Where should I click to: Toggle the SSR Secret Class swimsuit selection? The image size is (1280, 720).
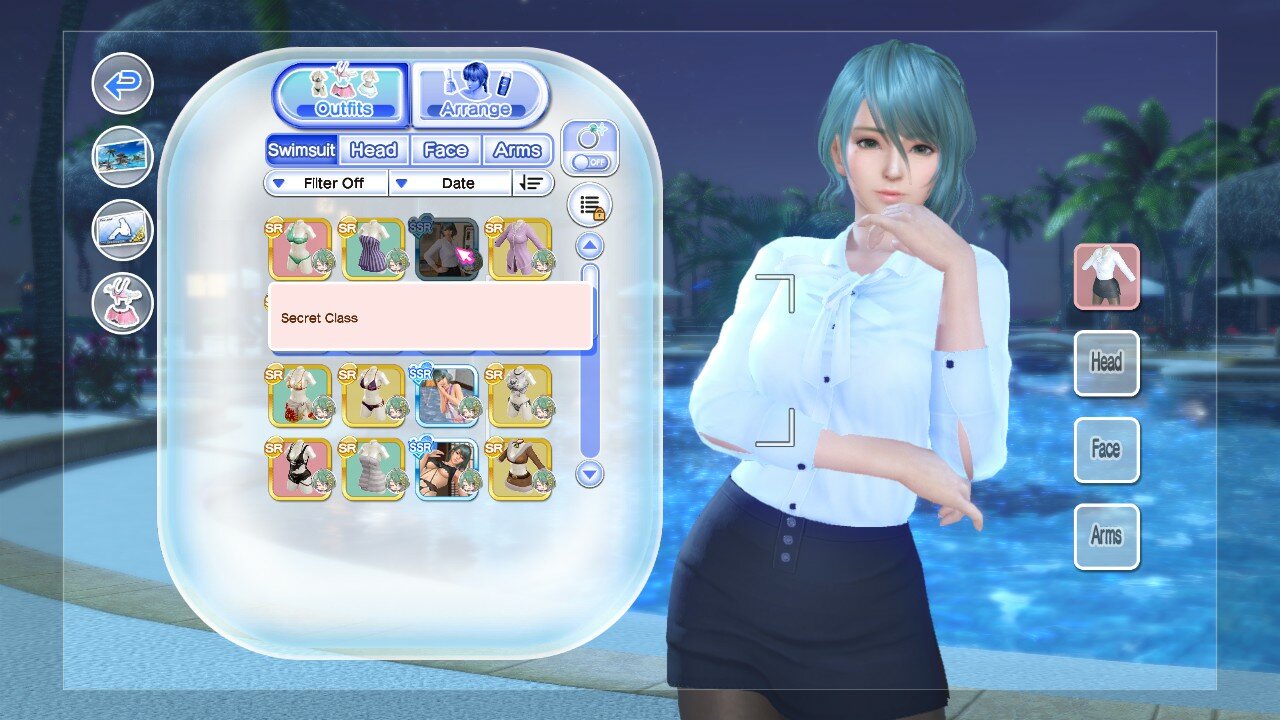[x=447, y=247]
